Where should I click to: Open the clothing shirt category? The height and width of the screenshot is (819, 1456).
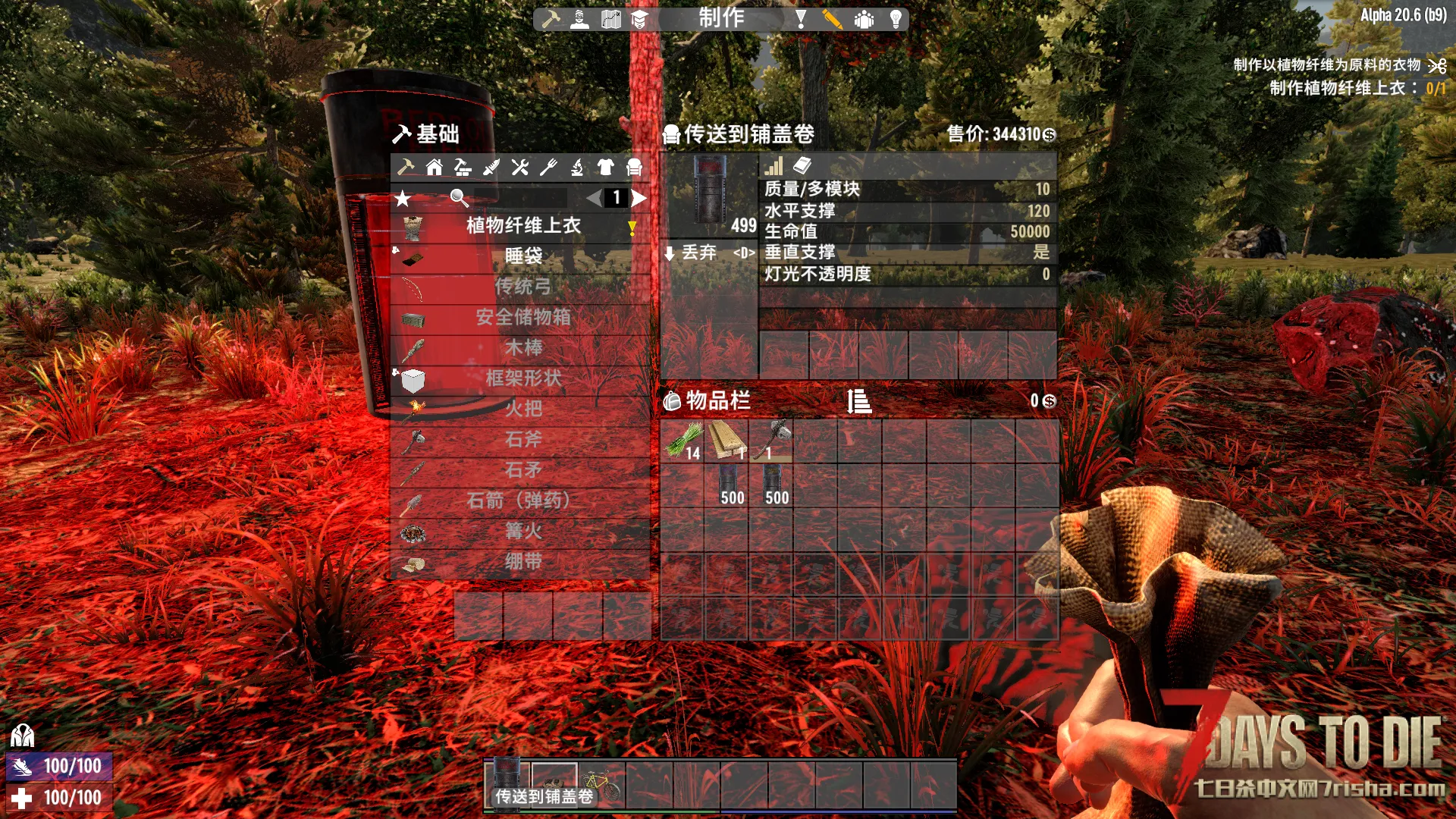click(605, 168)
